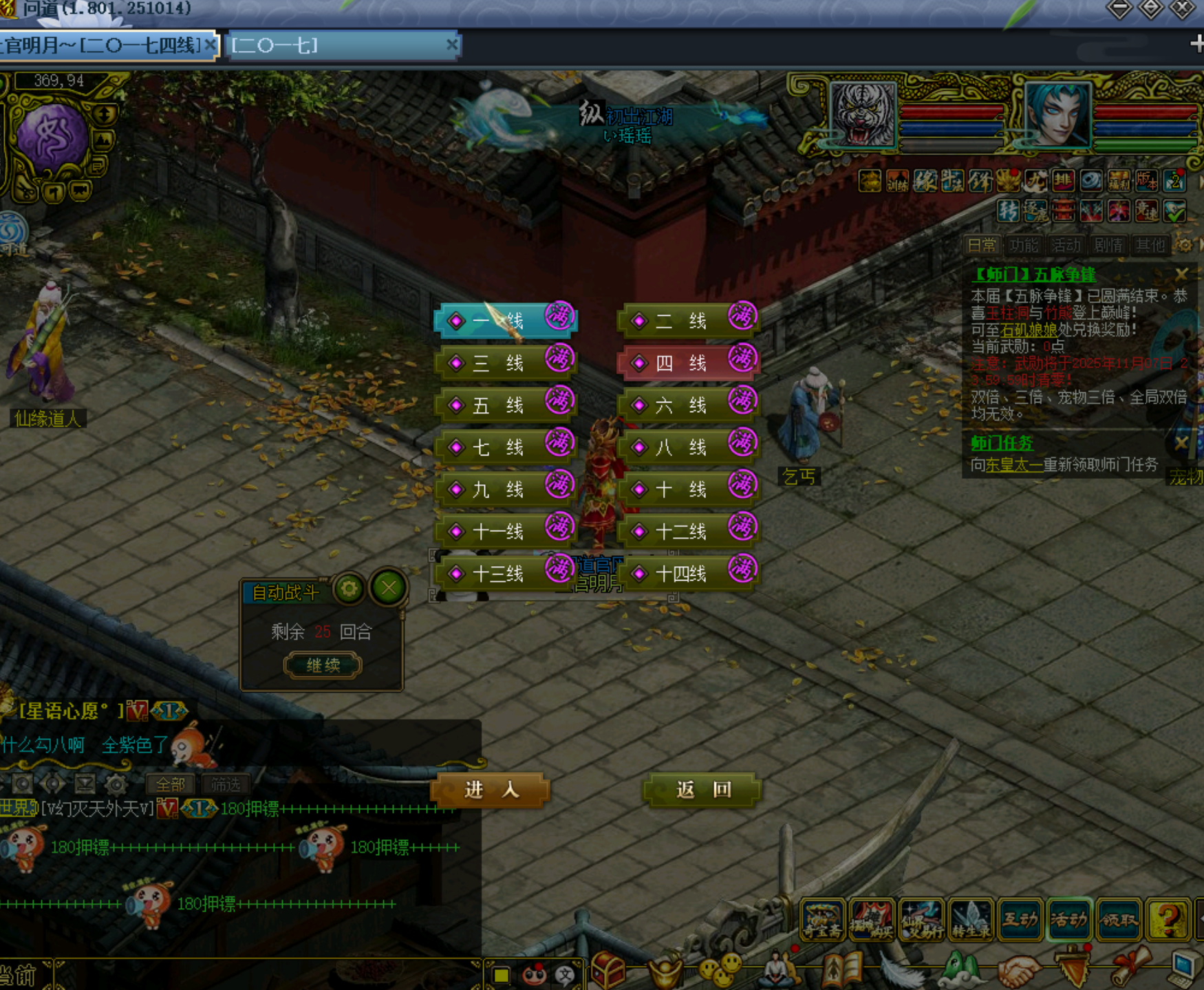This screenshot has height=990, width=1204.
Task: Open auto-battle settings gear
Action: (349, 589)
